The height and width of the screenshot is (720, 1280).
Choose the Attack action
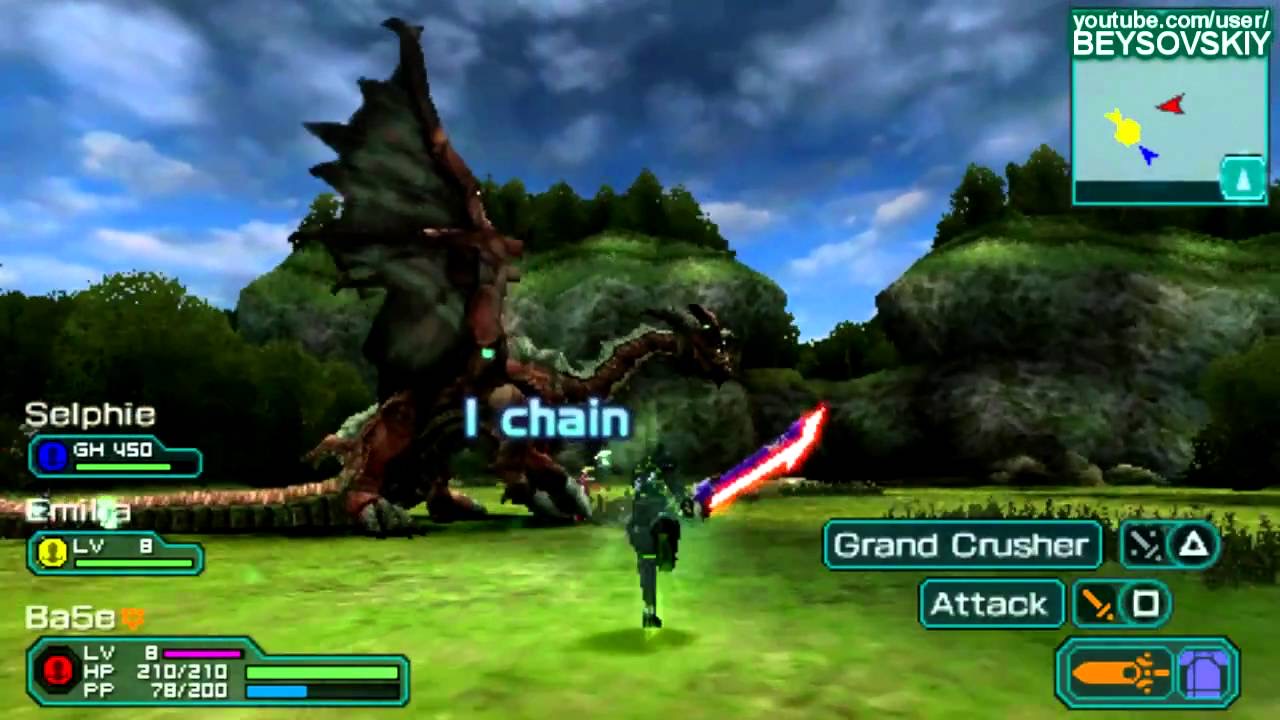click(x=990, y=604)
